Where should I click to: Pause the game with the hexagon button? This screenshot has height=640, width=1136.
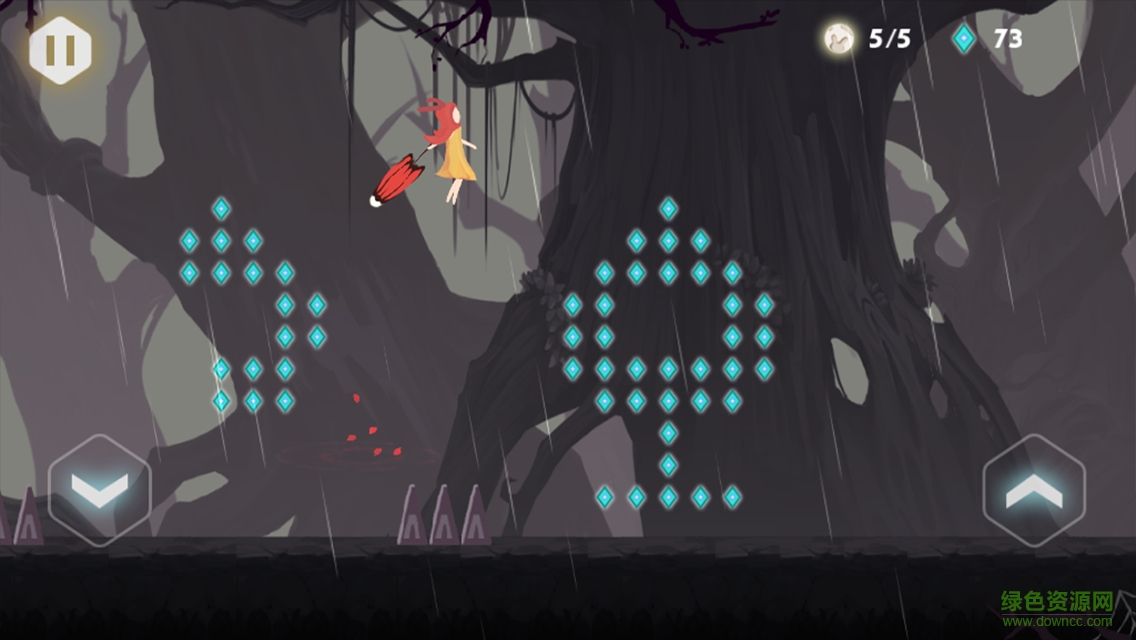click(x=60, y=50)
